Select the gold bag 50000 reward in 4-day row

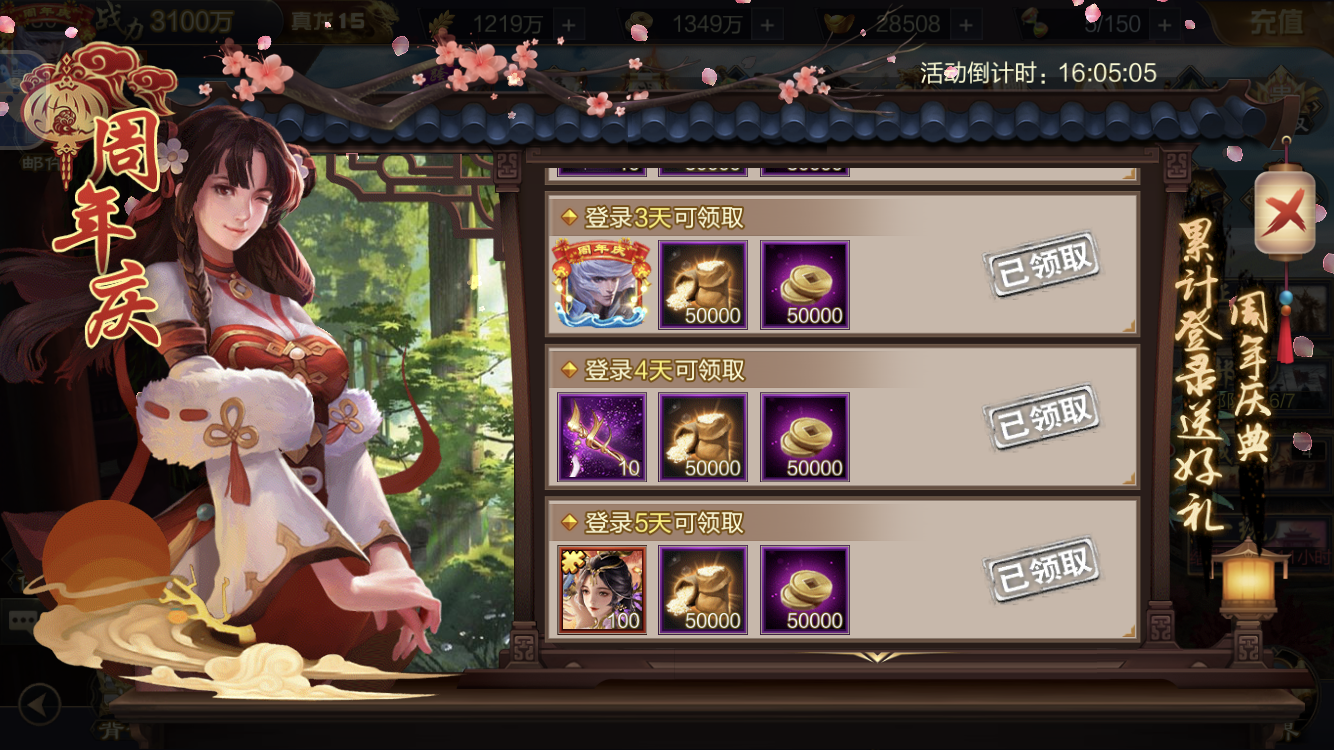click(x=702, y=436)
